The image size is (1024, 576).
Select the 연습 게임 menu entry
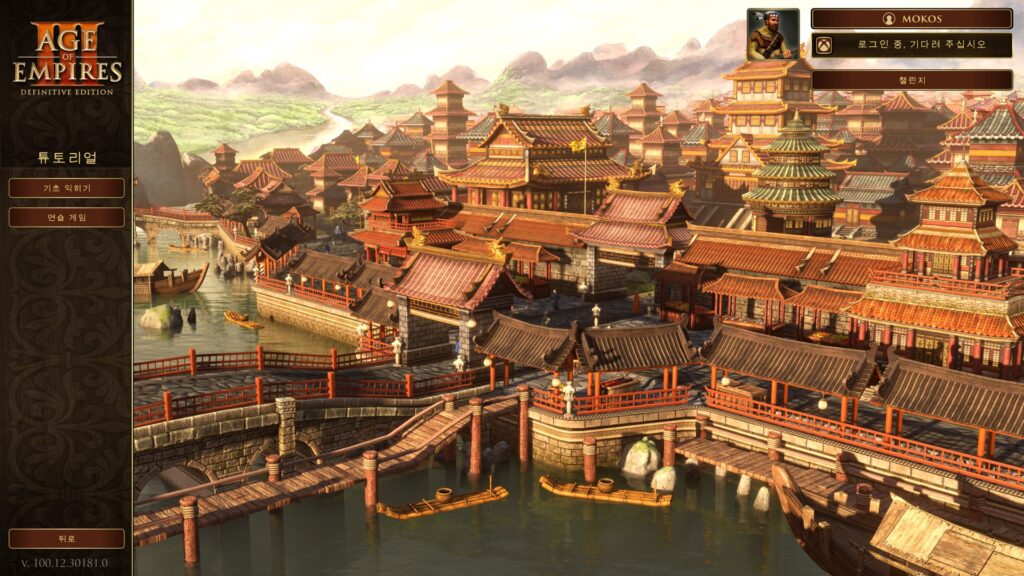pyautogui.click(x=67, y=217)
